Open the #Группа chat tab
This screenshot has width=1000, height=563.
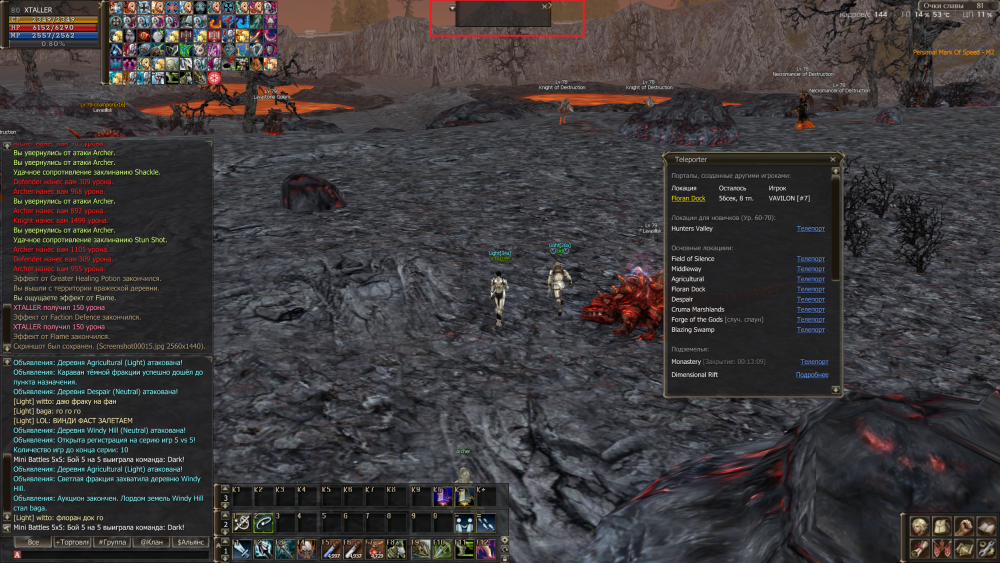click(x=112, y=542)
